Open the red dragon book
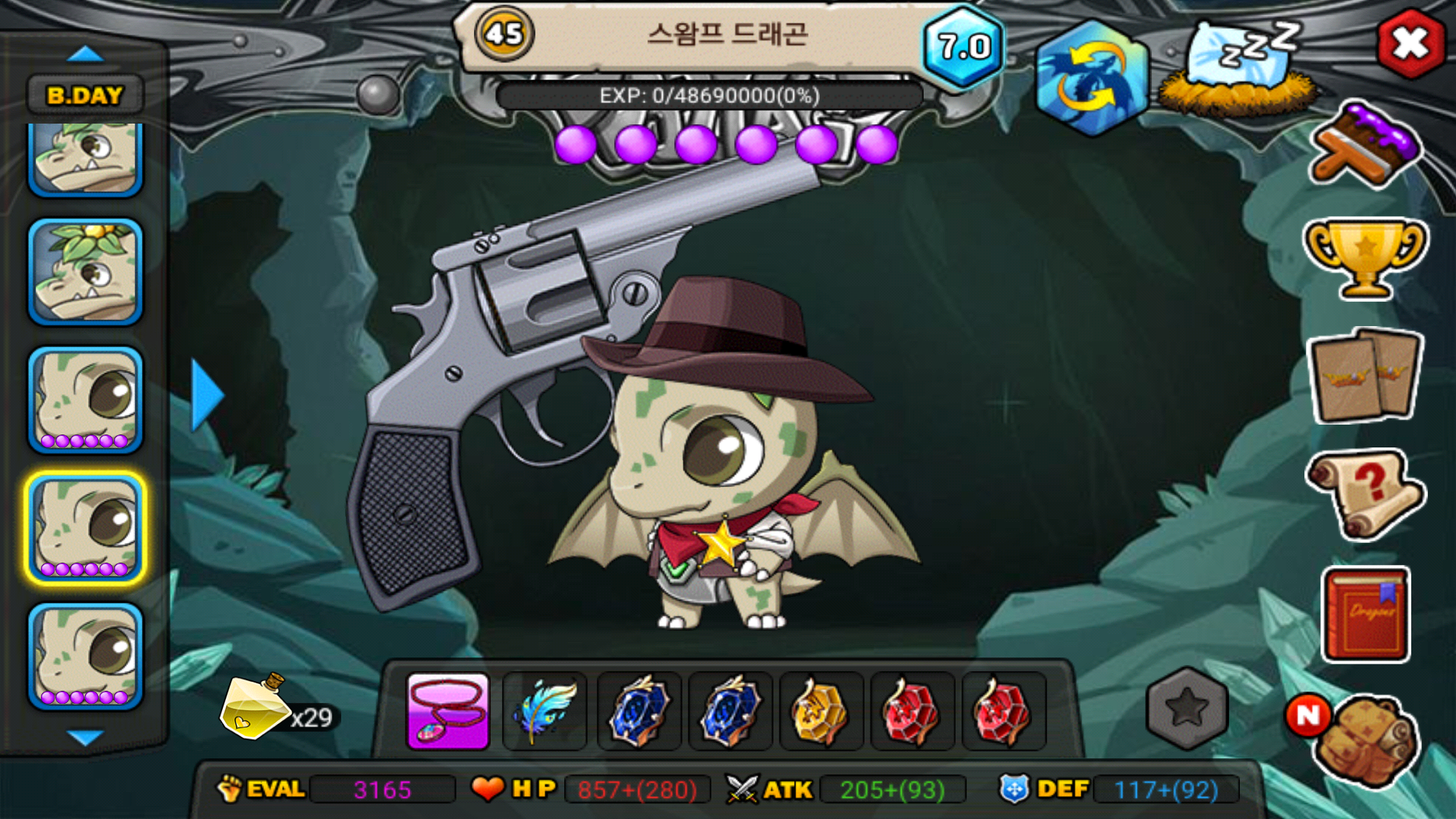The height and width of the screenshot is (819, 1456). coord(1365,614)
